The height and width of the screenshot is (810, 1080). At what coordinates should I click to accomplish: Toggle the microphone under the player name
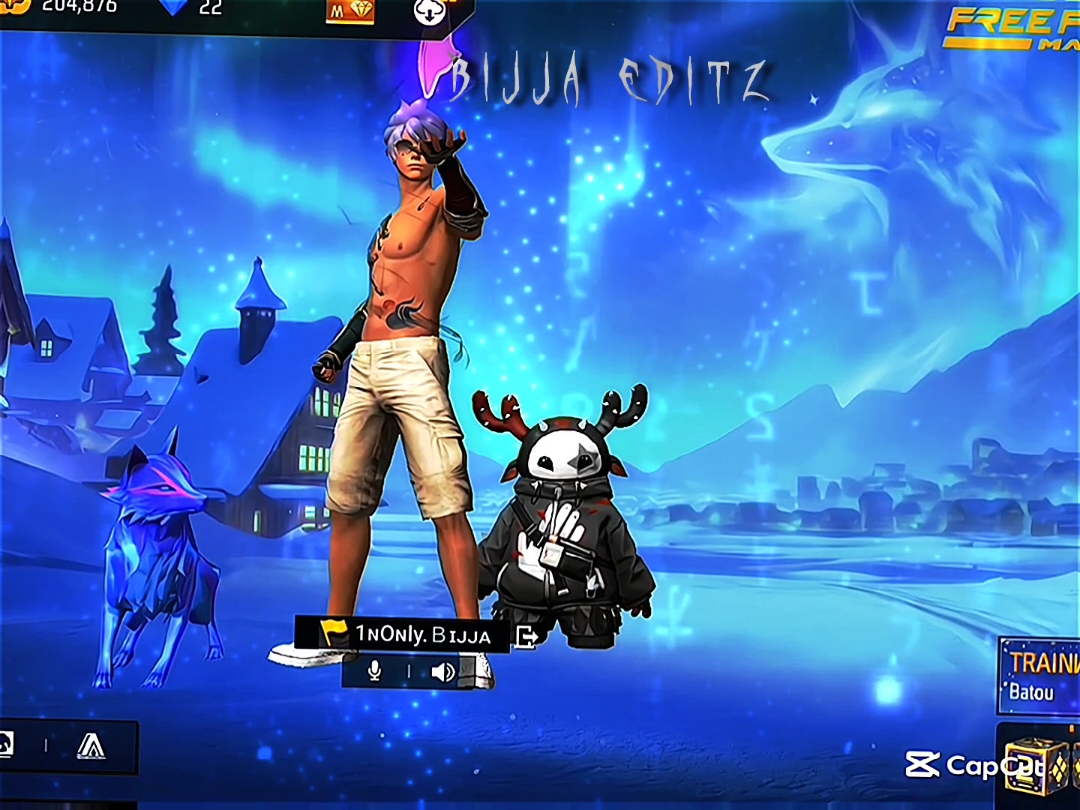[374, 671]
